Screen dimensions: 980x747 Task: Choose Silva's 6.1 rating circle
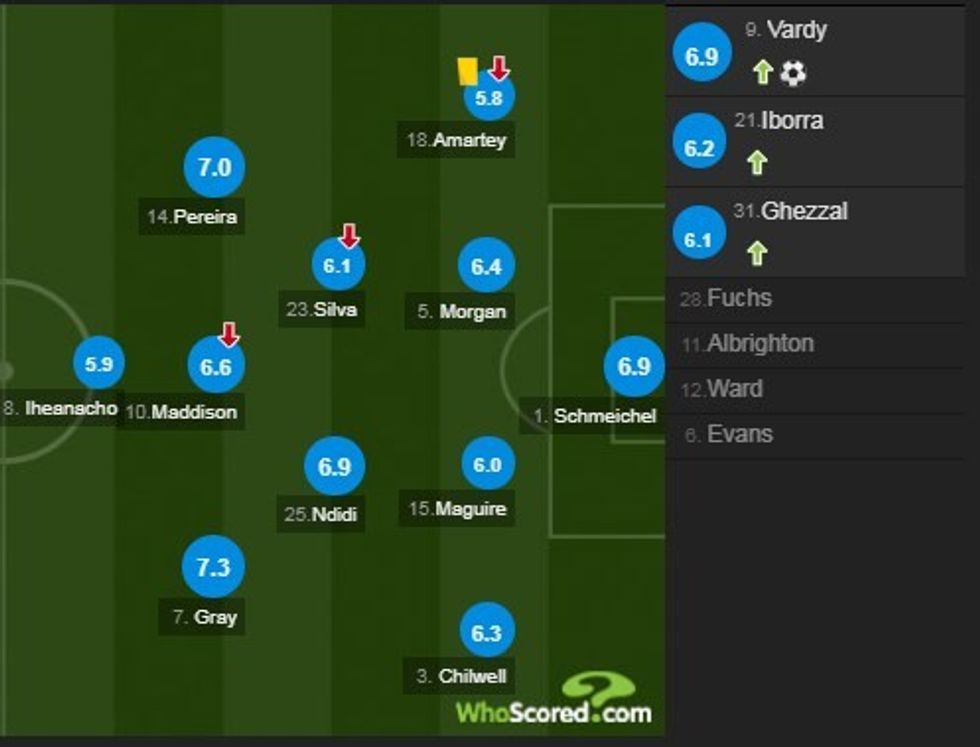(x=337, y=265)
